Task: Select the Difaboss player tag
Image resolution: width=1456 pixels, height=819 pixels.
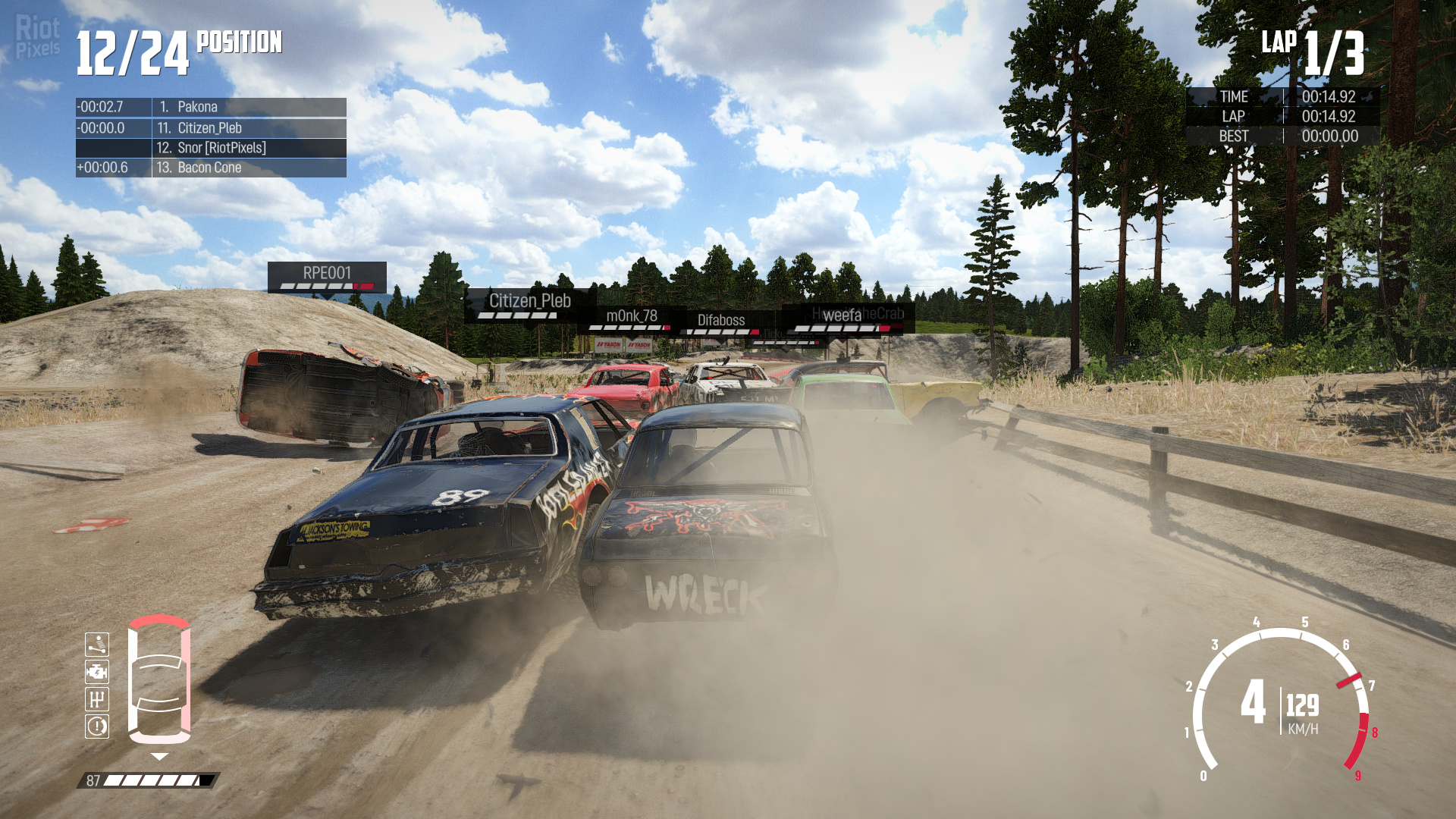Action: (x=721, y=322)
